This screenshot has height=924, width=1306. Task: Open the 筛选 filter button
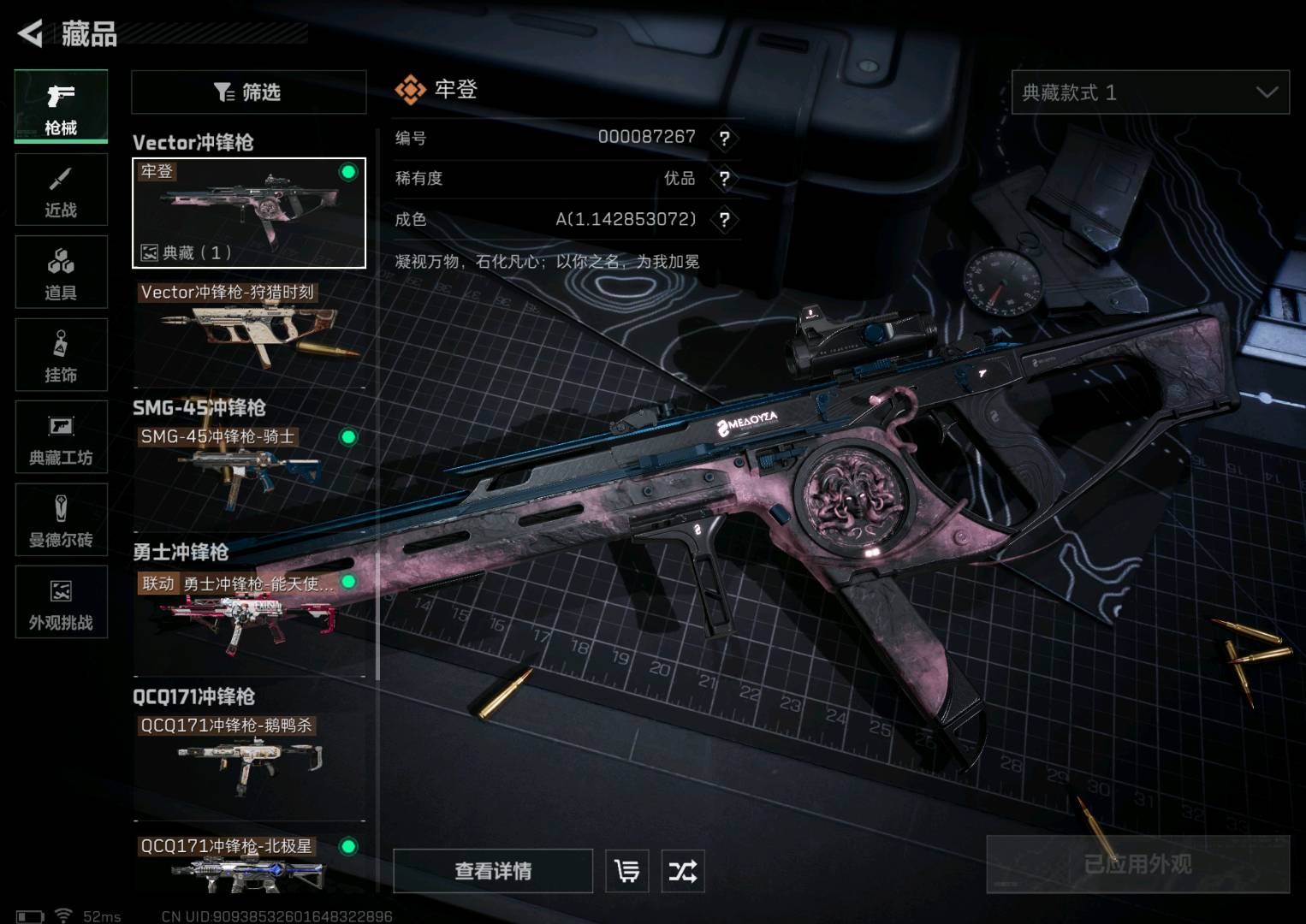[x=248, y=92]
